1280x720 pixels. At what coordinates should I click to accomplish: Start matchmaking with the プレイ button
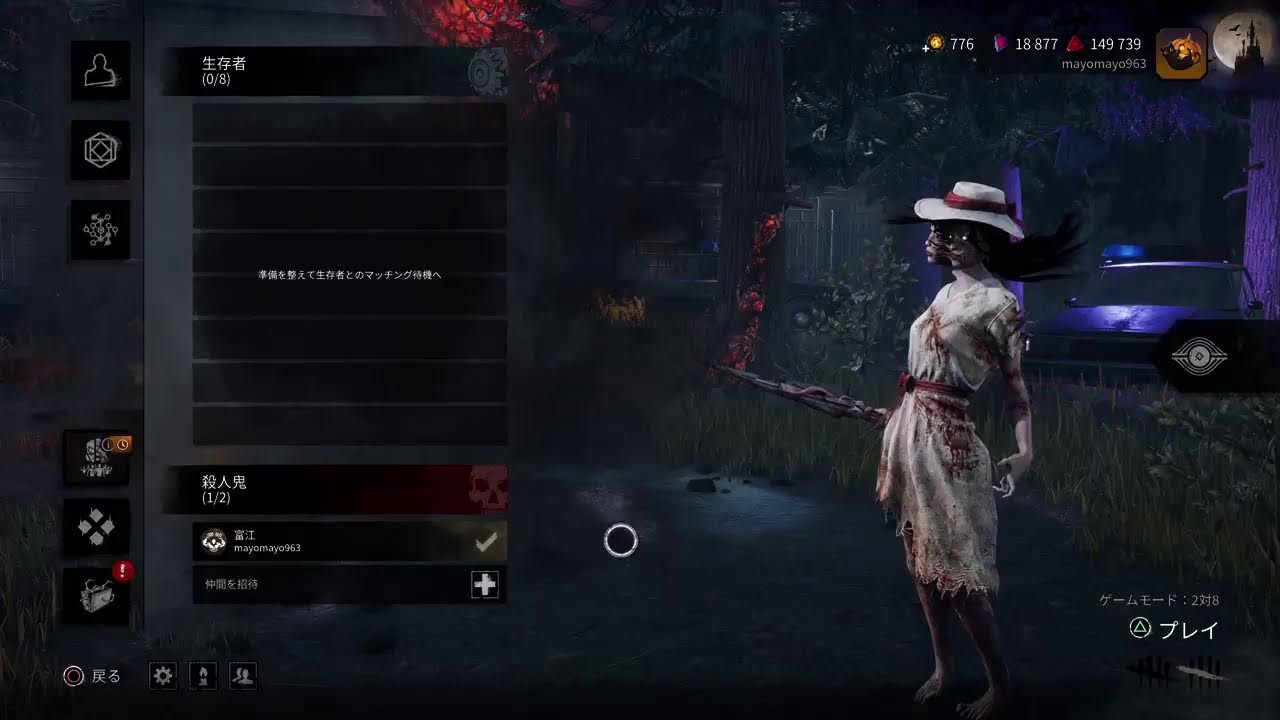tap(1175, 630)
